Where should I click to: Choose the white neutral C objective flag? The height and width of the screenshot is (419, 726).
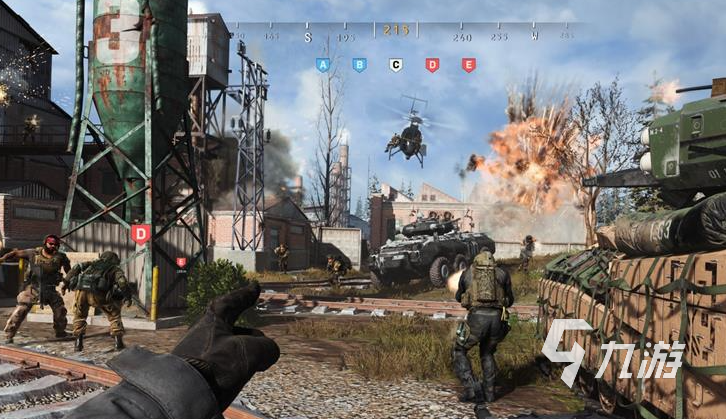[395, 65]
